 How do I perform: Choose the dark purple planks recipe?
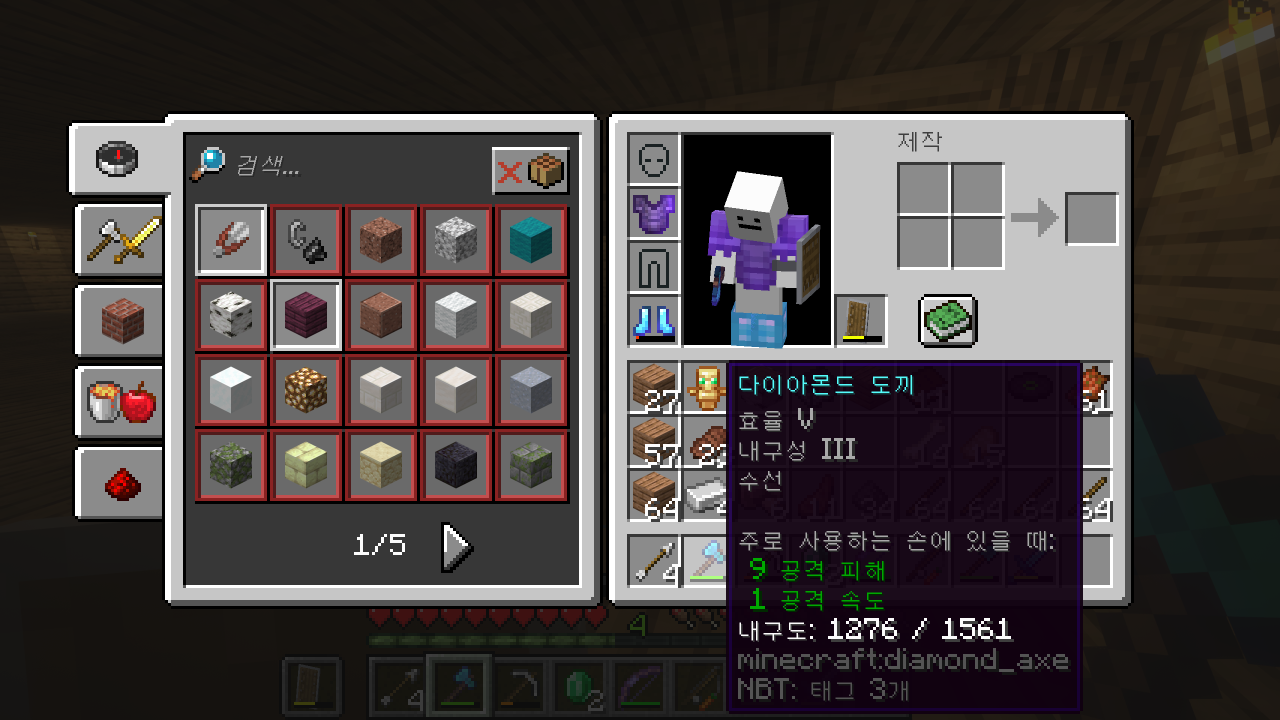tap(306, 315)
